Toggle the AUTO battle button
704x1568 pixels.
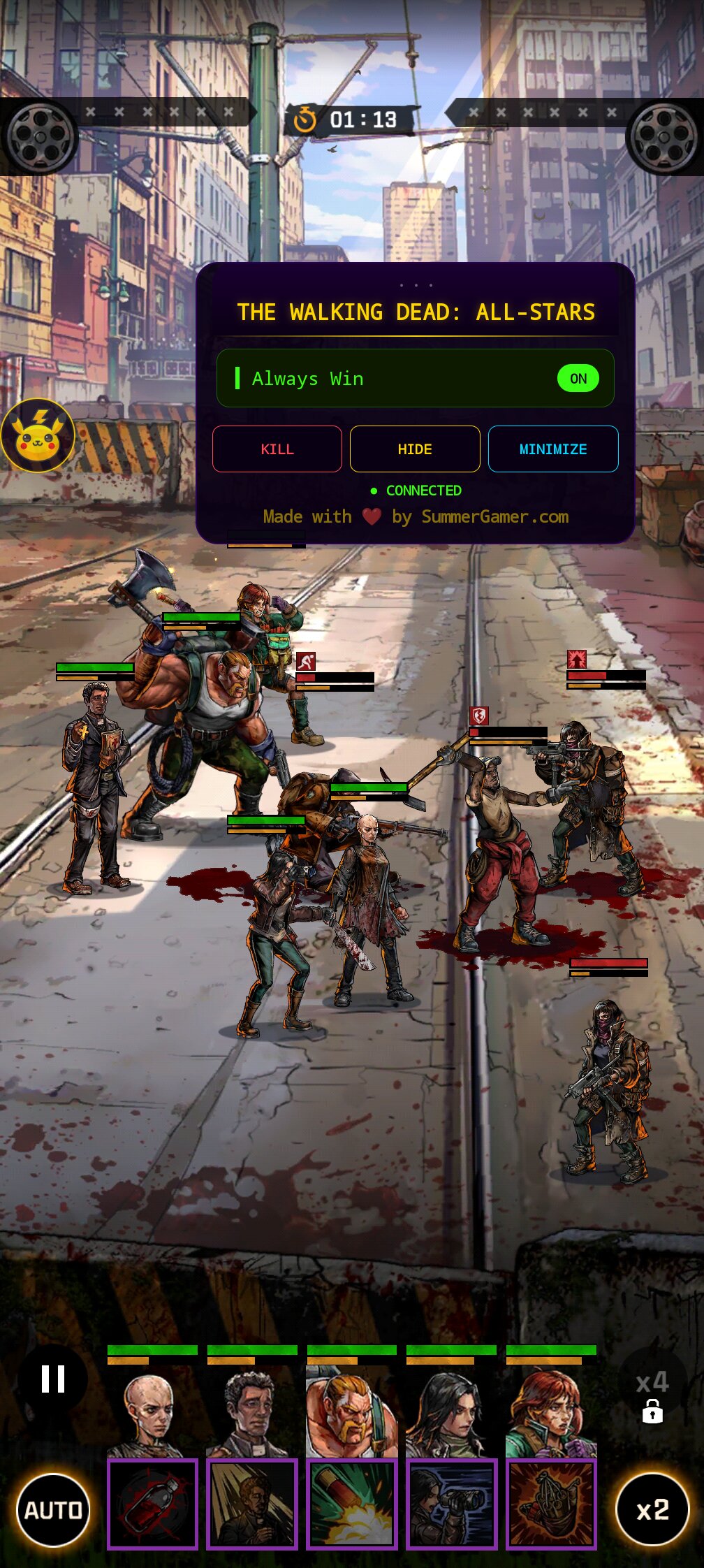(53, 1511)
